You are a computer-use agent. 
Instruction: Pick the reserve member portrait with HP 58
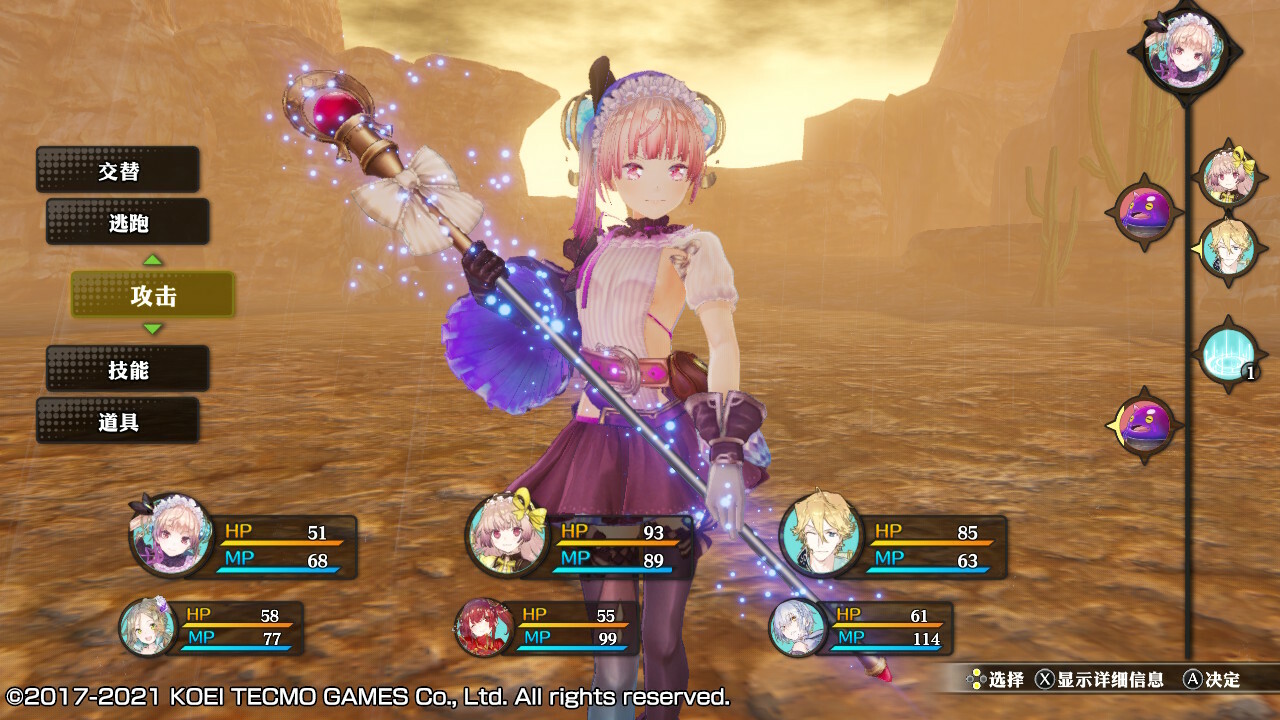(148, 627)
